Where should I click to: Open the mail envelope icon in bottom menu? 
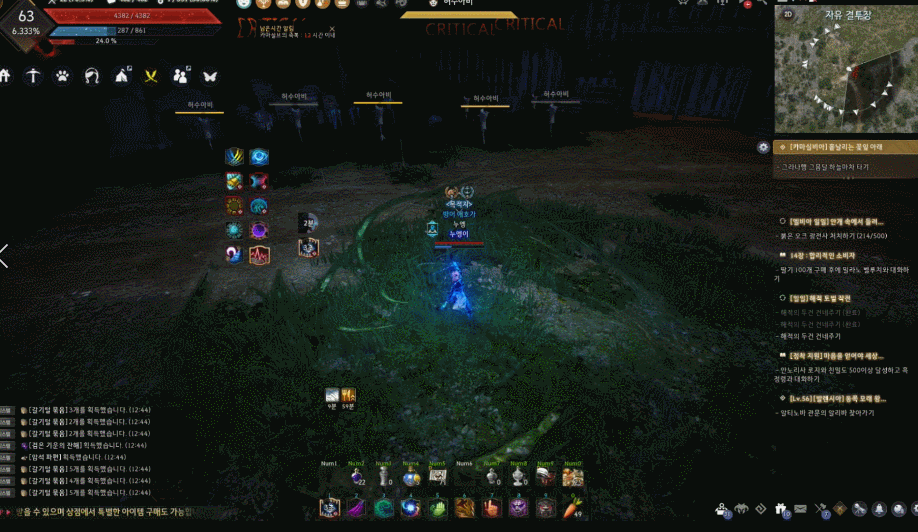click(x=800, y=510)
